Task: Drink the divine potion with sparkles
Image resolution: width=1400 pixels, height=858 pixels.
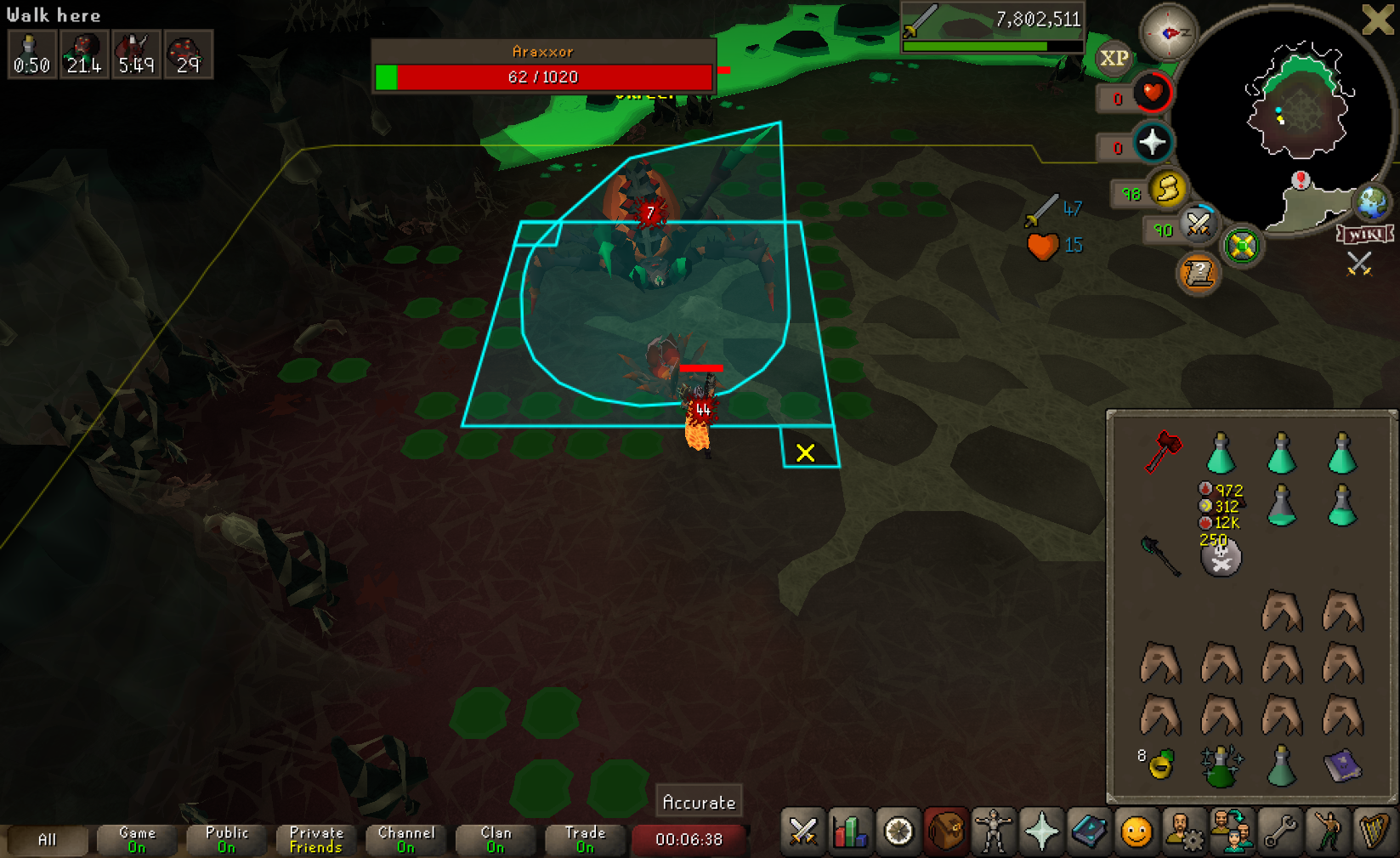Action: [1221, 765]
